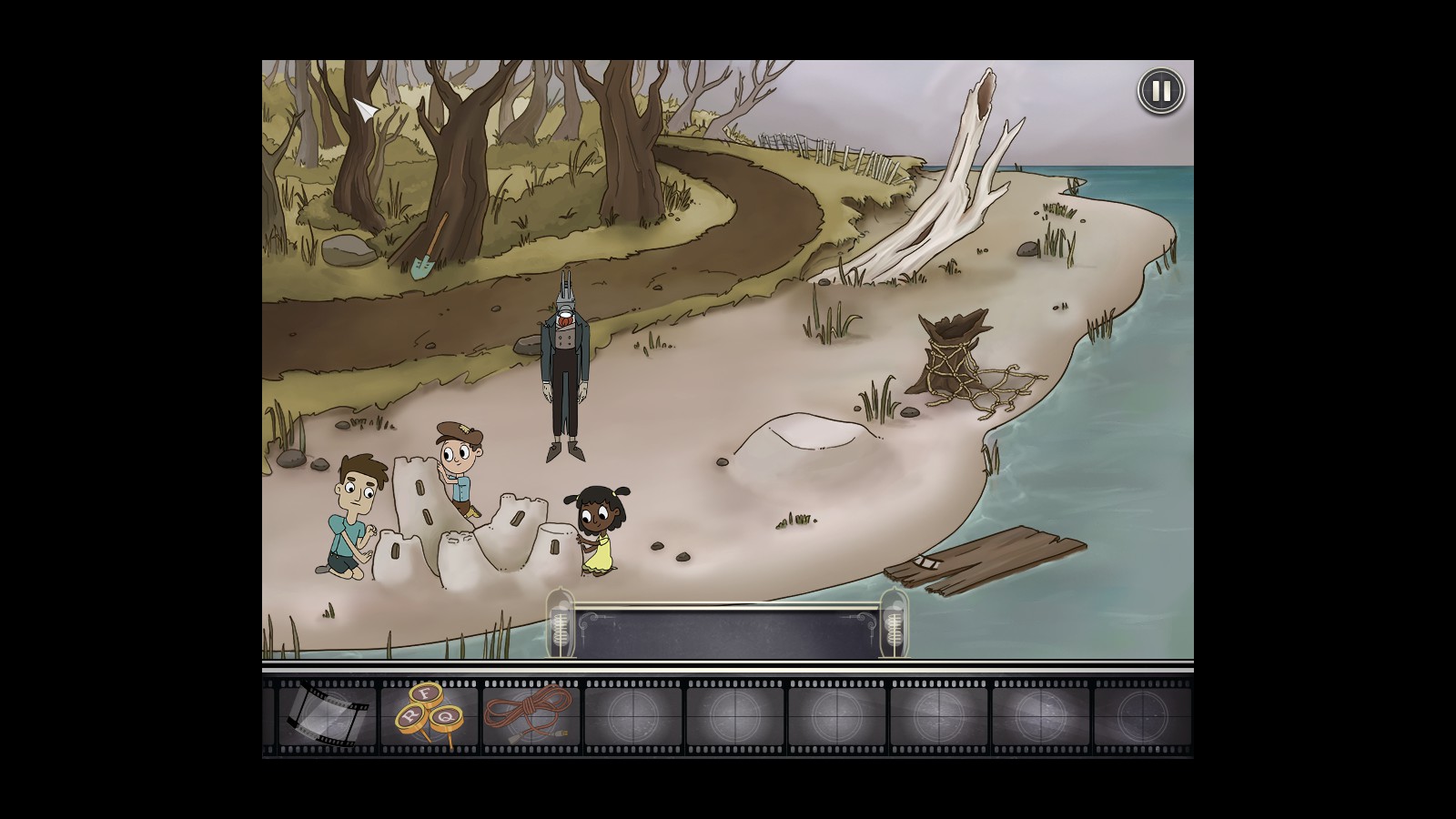
Task: Pick the typewriter keys R F Q item
Action: tap(428, 713)
